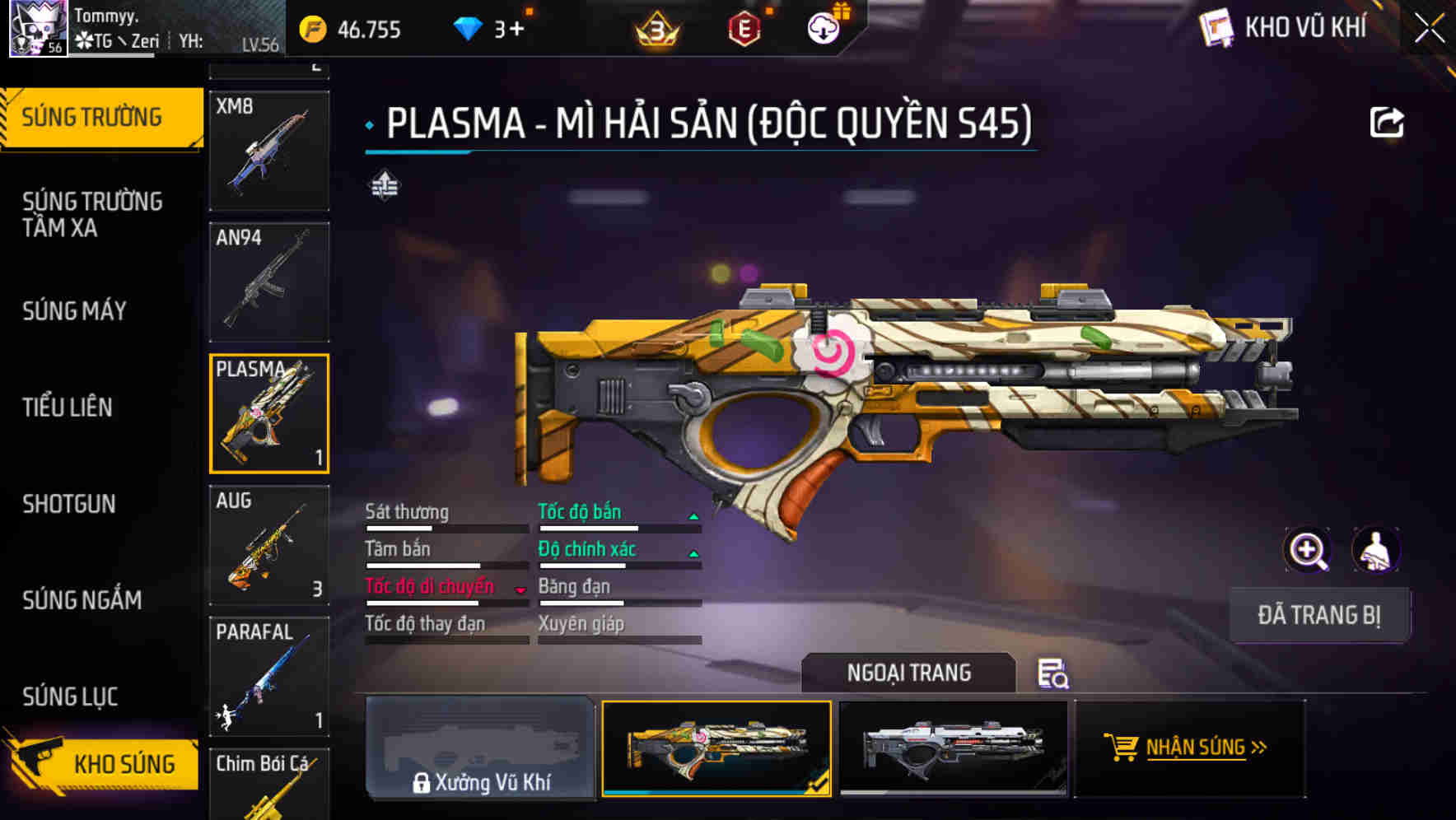Select the white PLASMA skin thumbnail below
1456x820 pixels.
click(955, 748)
